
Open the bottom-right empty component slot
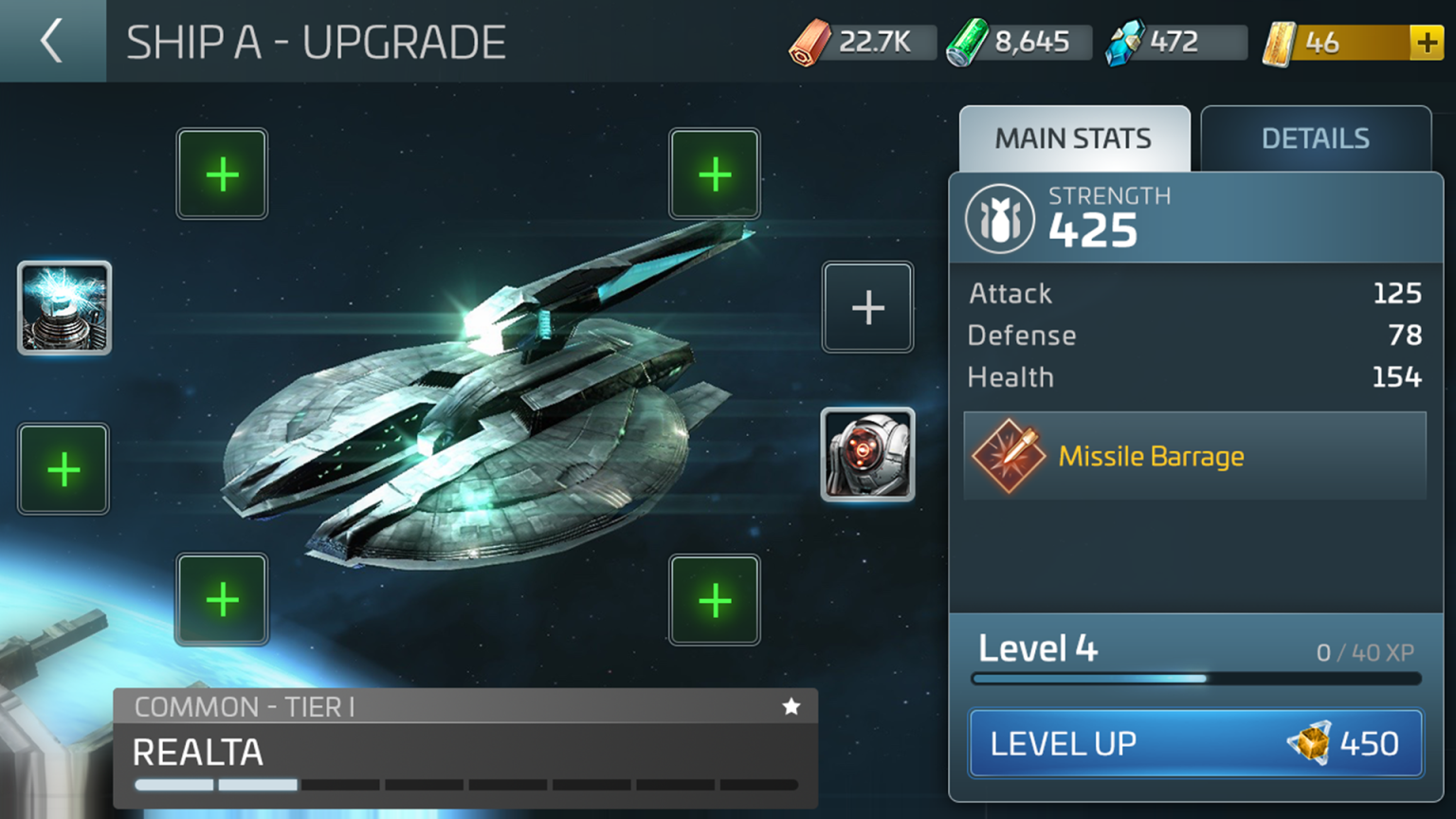click(715, 599)
